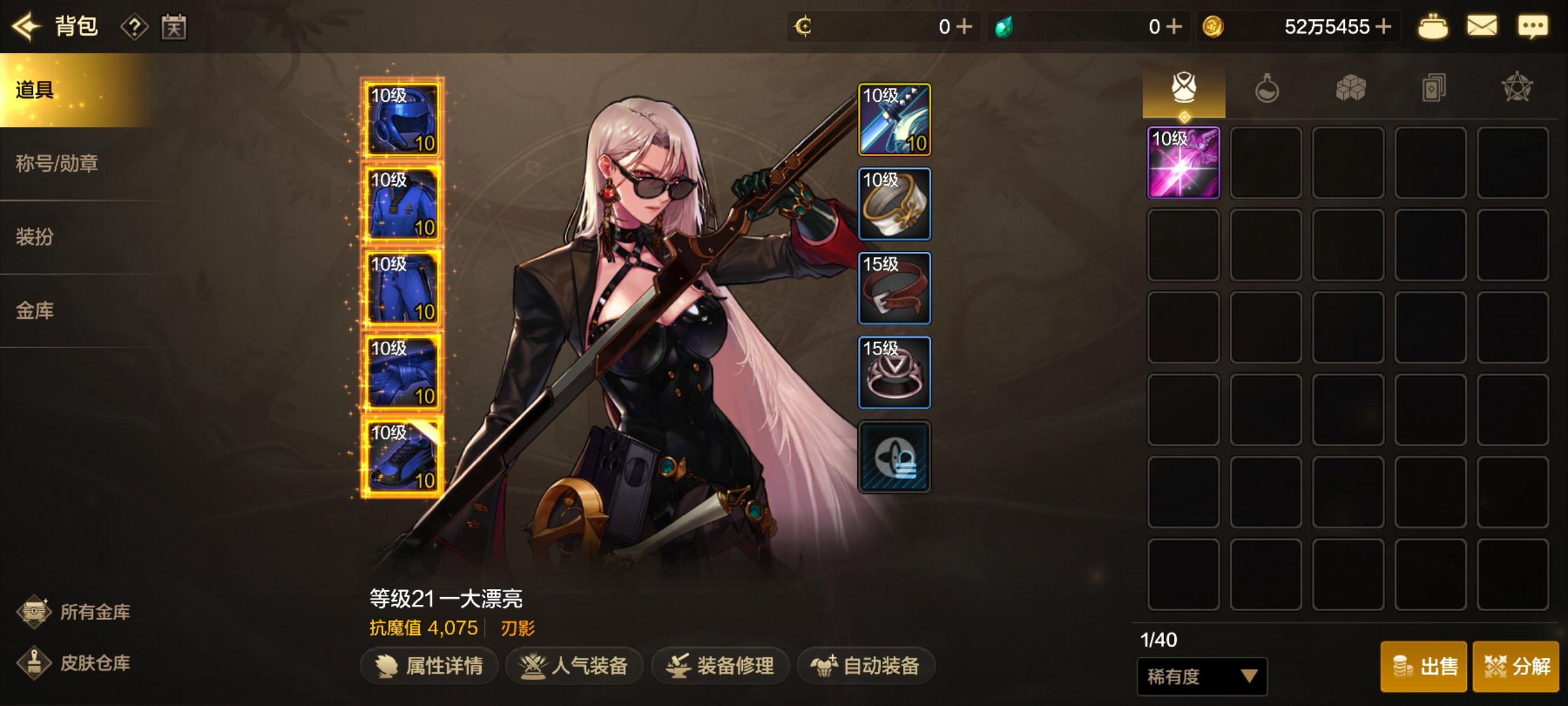1568x706 pixels.
Task: Activate 自动装备 auto-equip
Action: (865, 666)
